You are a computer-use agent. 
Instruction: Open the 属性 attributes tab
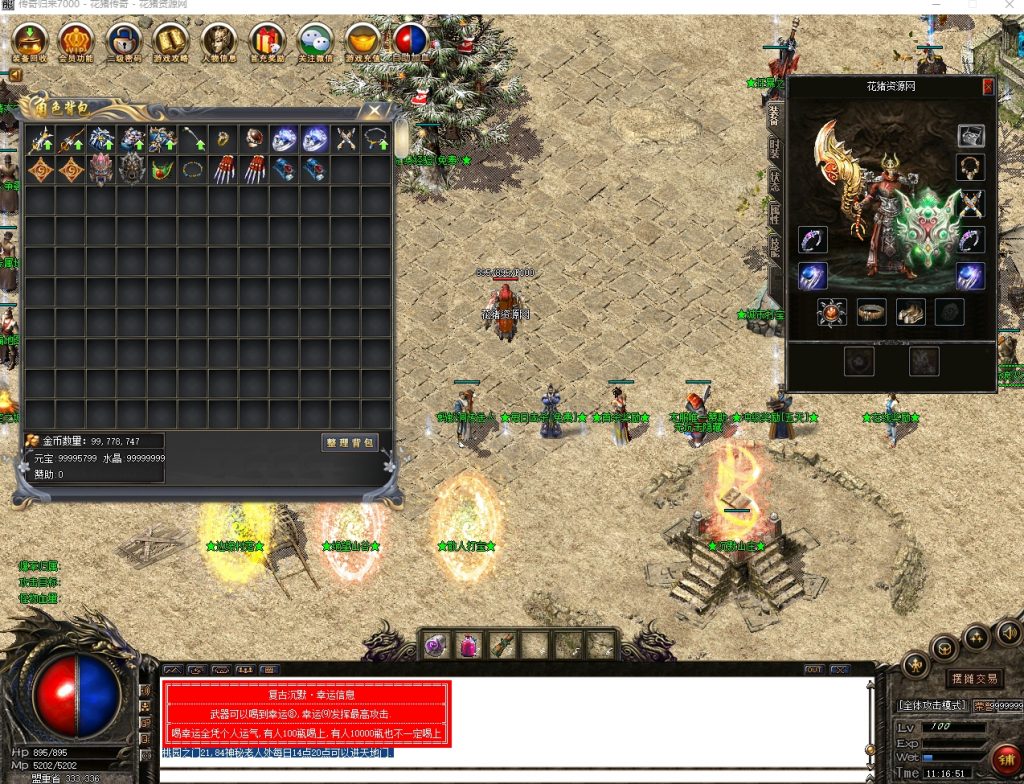coord(775,214)
